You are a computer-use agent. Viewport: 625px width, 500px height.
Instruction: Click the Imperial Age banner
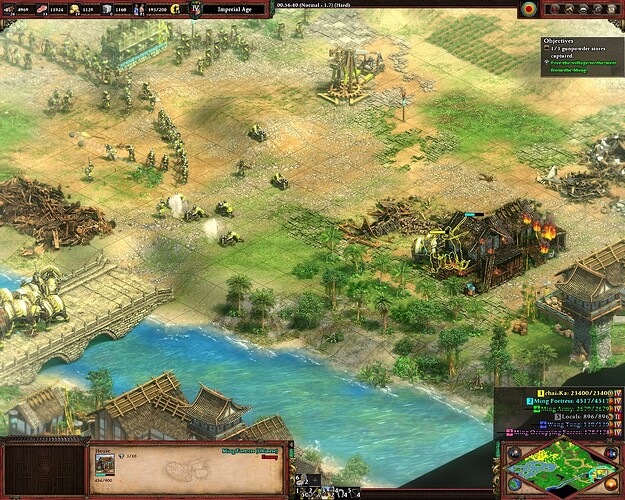(242, 10)
